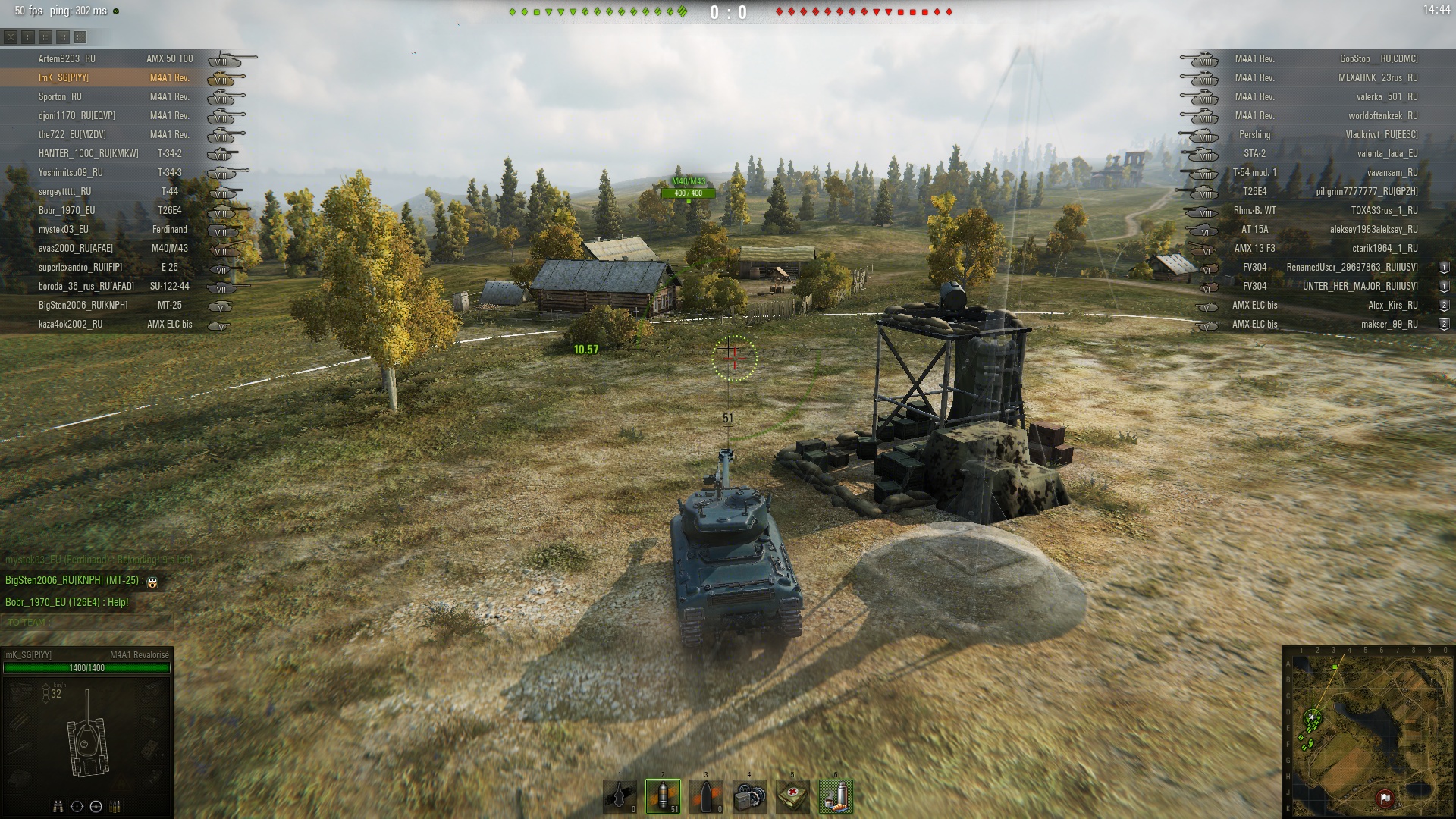
Task: Click the TO TEAM chat input field
Action: 87,623
